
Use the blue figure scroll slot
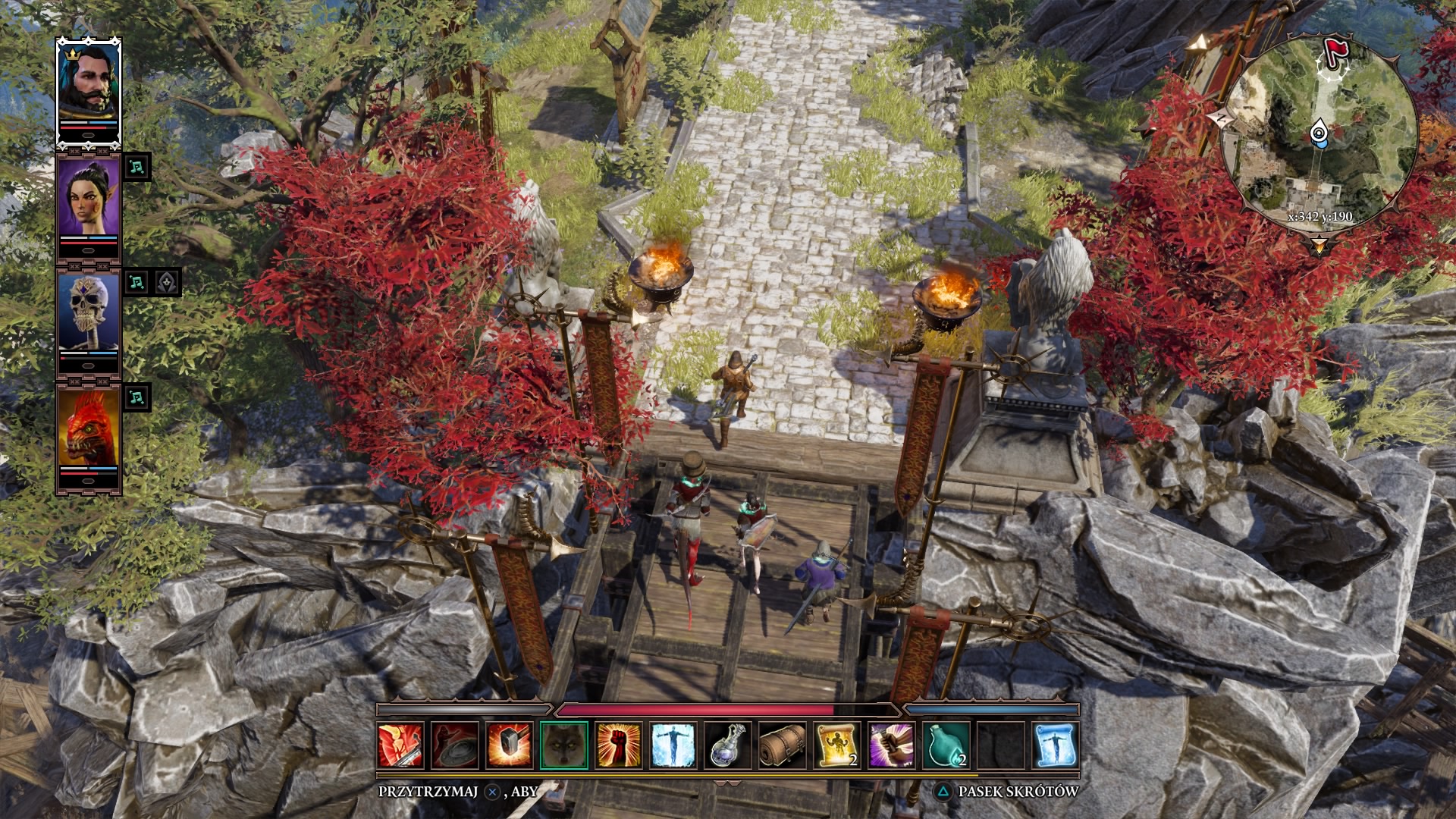point(1055,745)
